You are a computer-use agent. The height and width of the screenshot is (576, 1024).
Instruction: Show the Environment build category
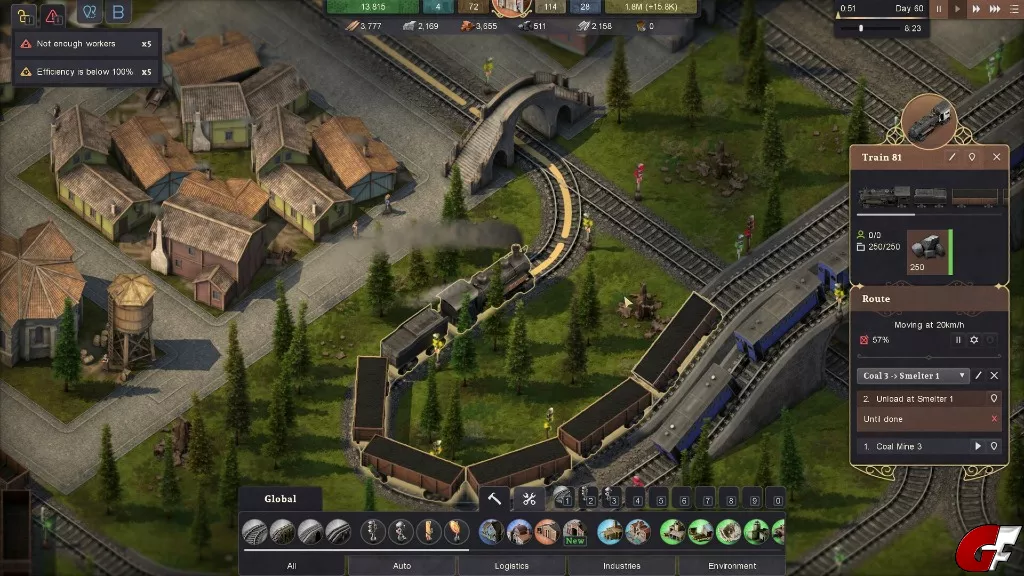[x=732, y=566]
